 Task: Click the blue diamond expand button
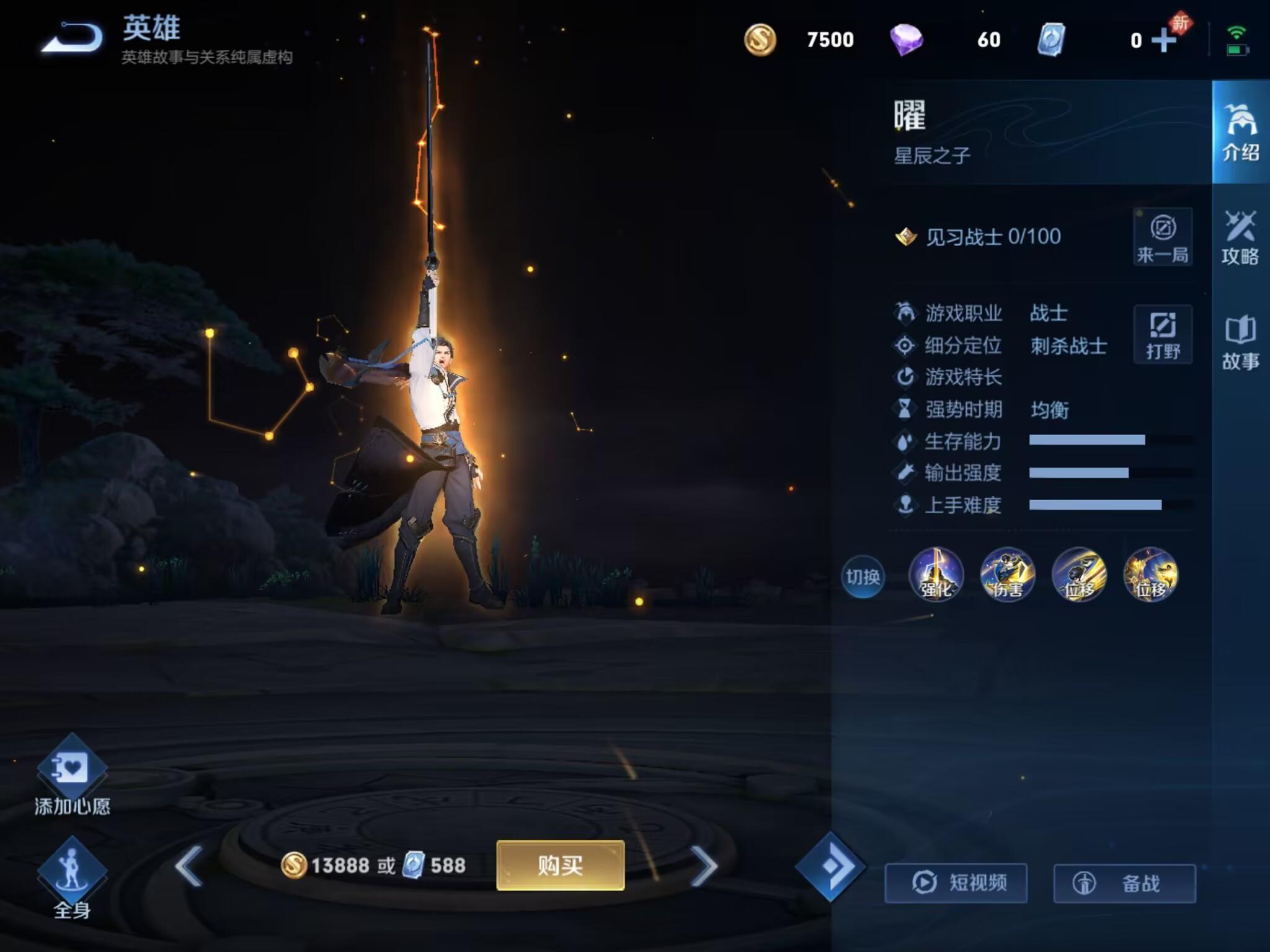click(x=830, y=866)
